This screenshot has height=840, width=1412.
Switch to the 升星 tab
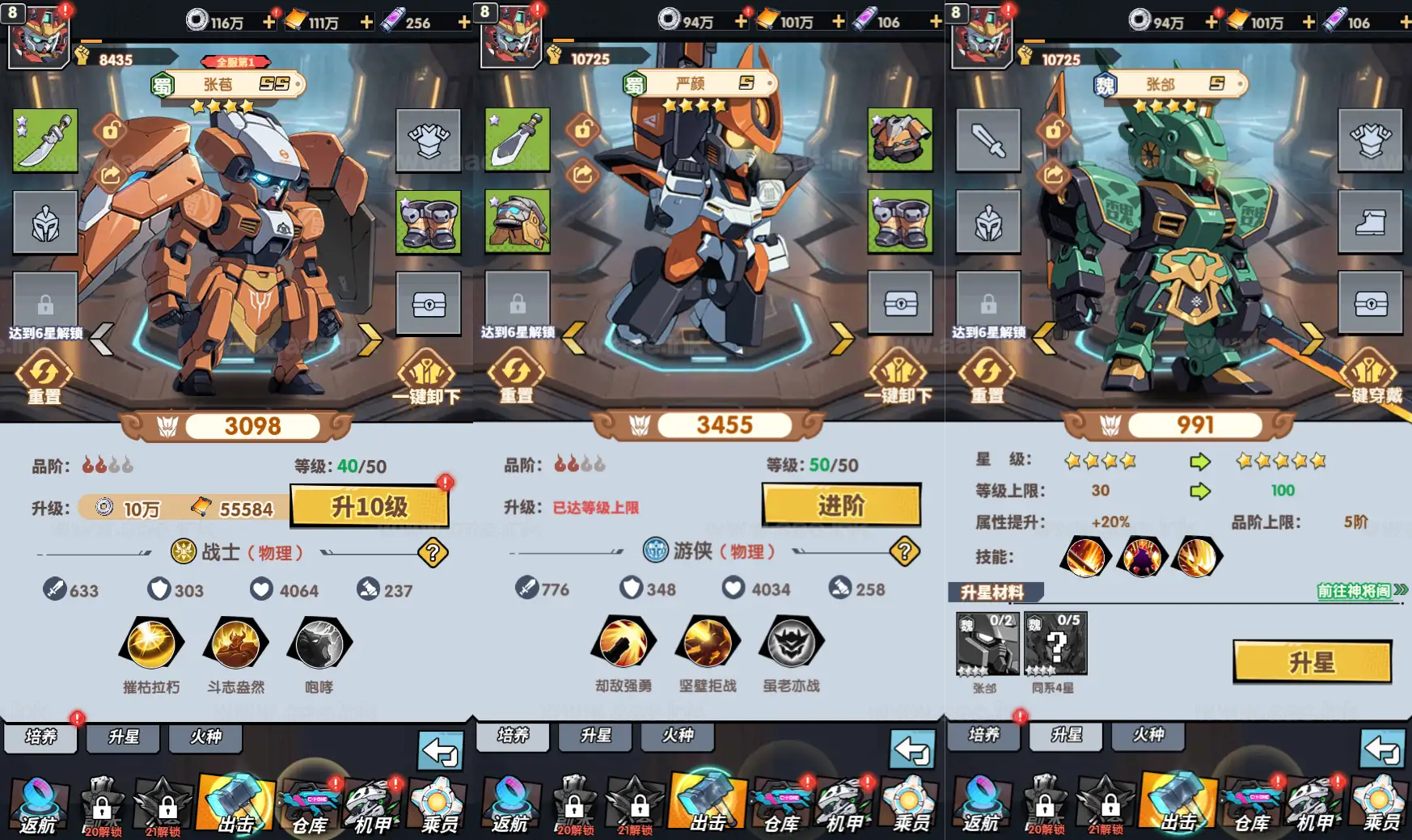[x=122, y=737]
